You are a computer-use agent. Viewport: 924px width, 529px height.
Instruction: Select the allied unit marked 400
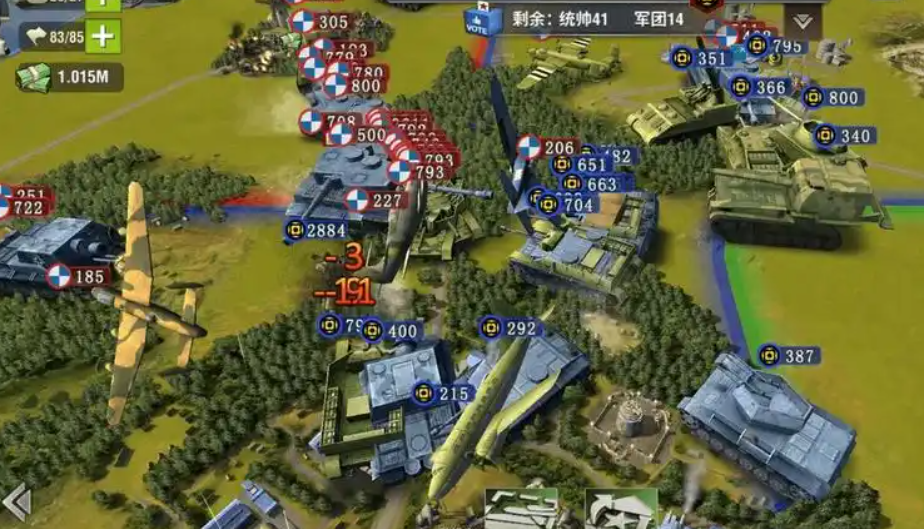click(x=391, y=331)
